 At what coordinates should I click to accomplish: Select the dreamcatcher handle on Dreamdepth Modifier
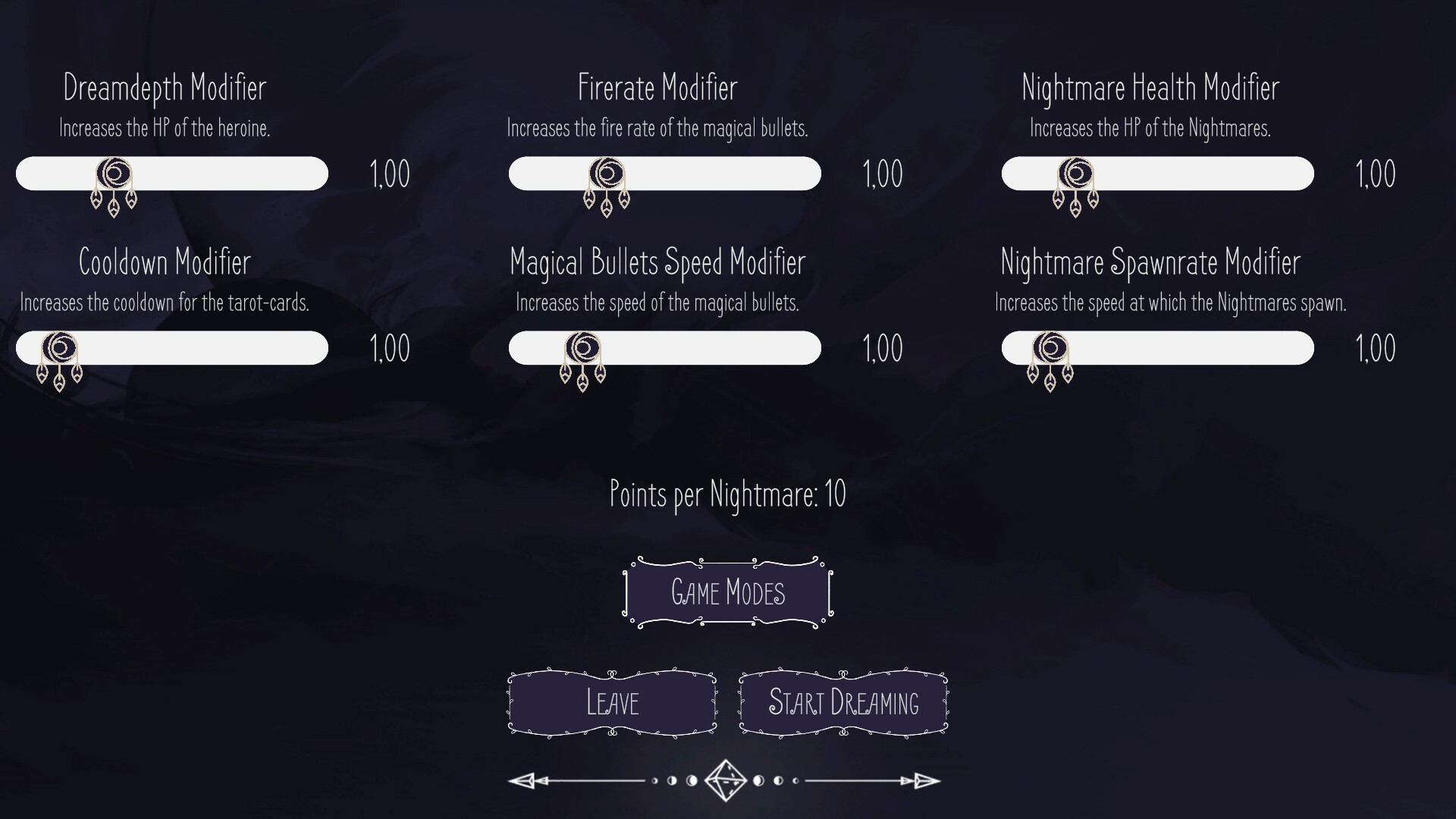(114, 174)
